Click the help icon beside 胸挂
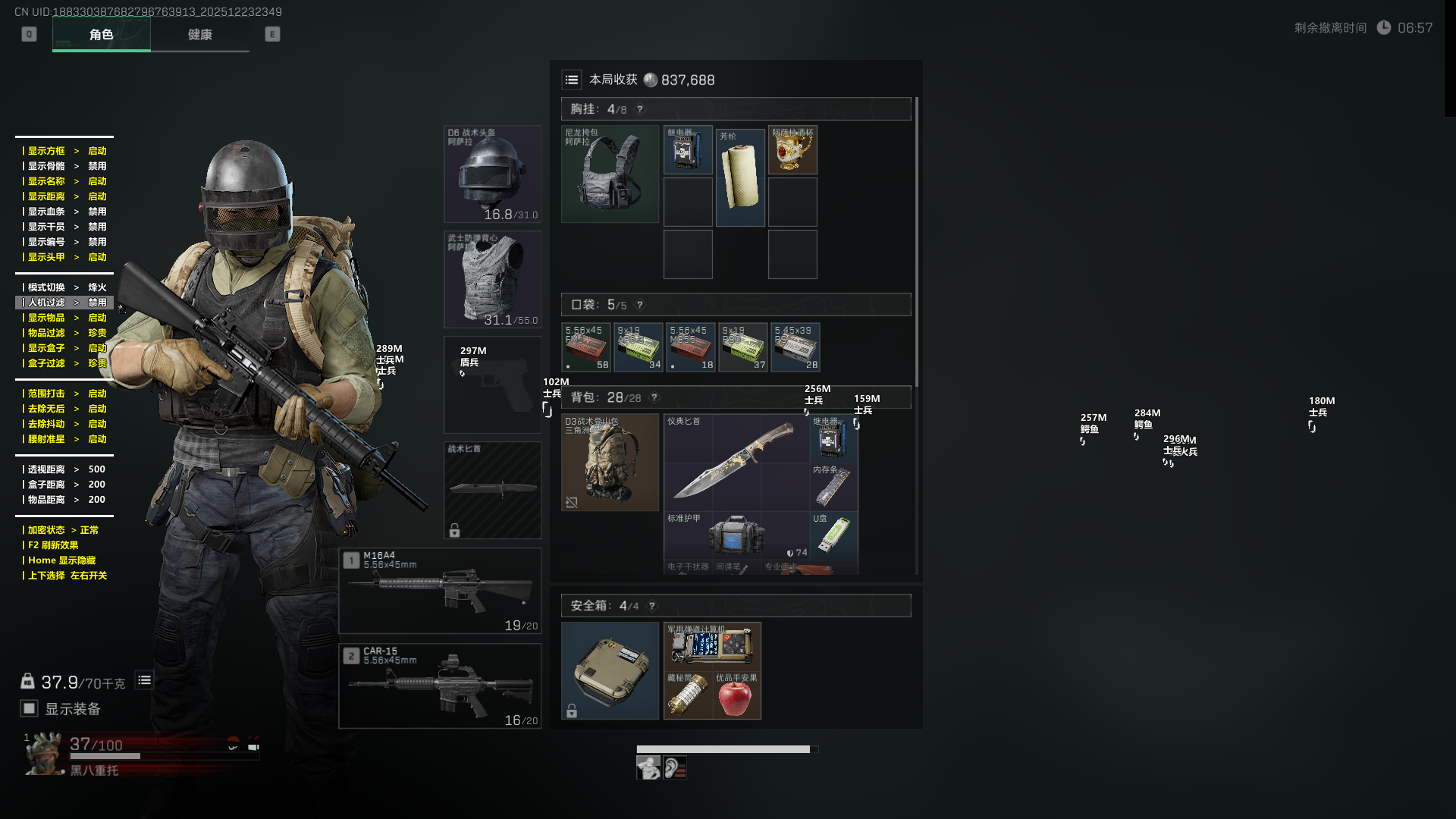 coord(640,109)
